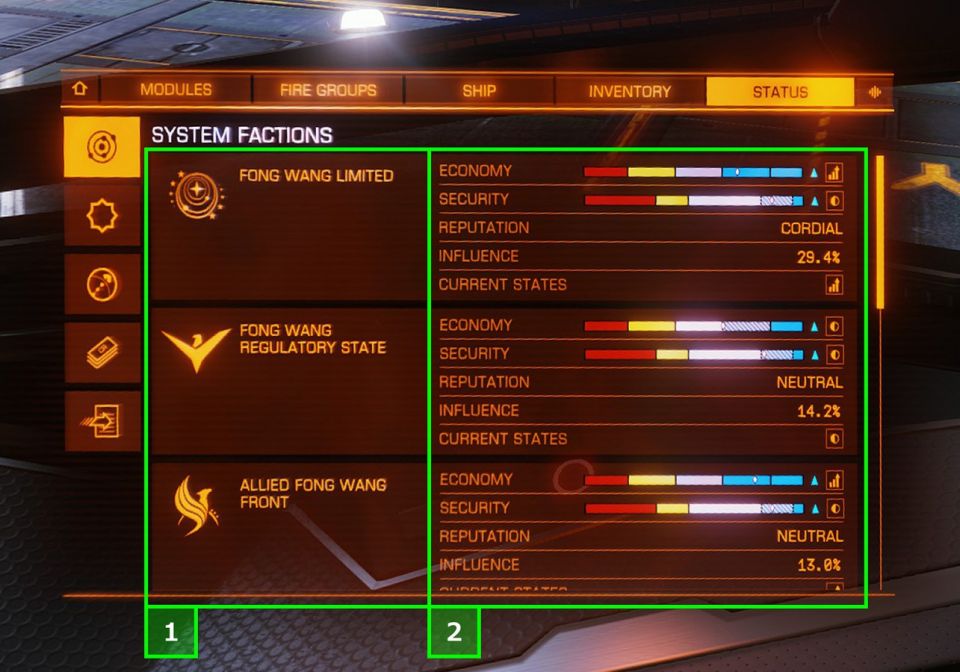Click the home icon tab
The height and width of the screenshot is (672, 960).
click(x=80, y=90)
